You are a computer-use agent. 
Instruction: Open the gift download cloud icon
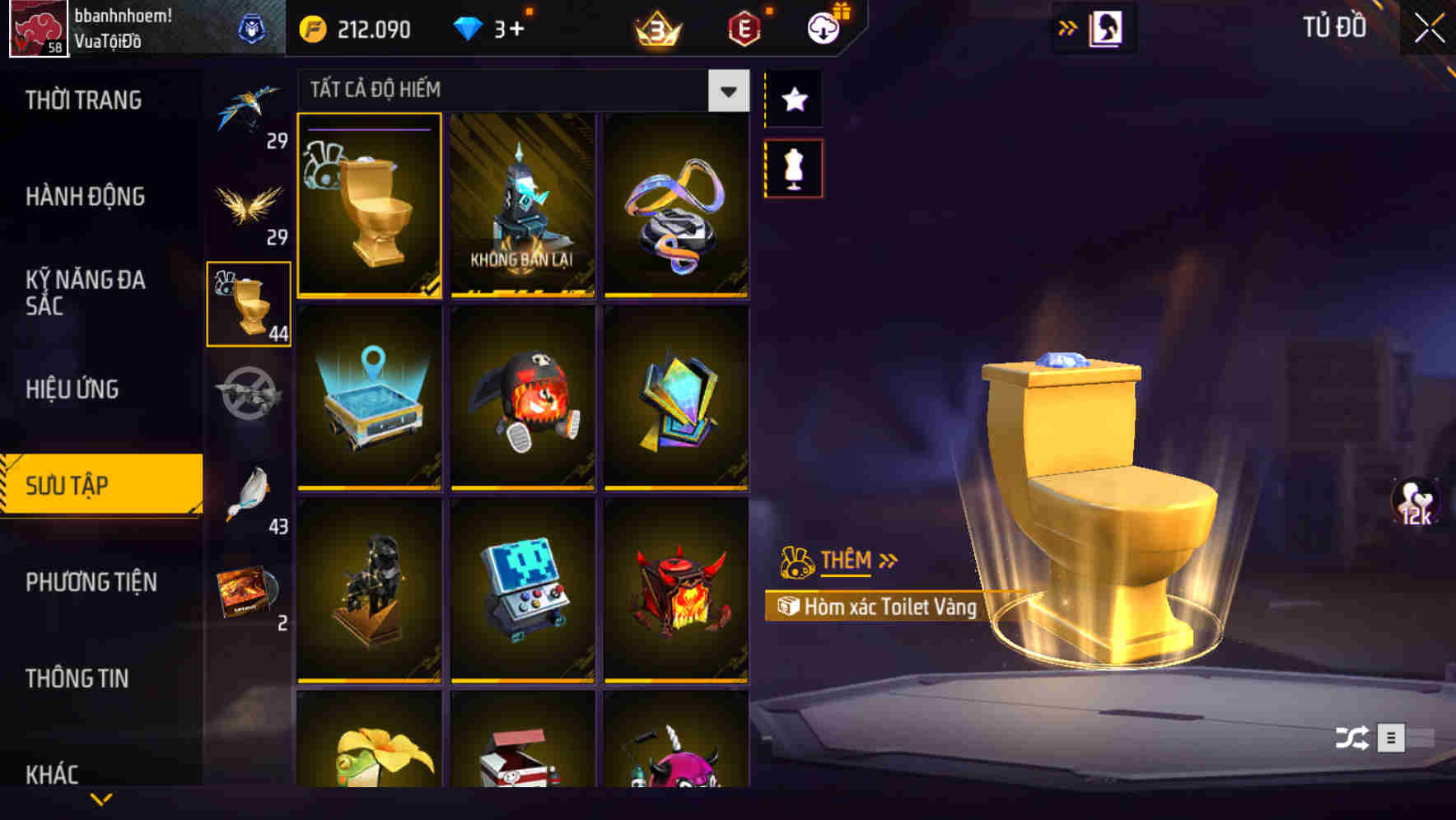[823, 26]
